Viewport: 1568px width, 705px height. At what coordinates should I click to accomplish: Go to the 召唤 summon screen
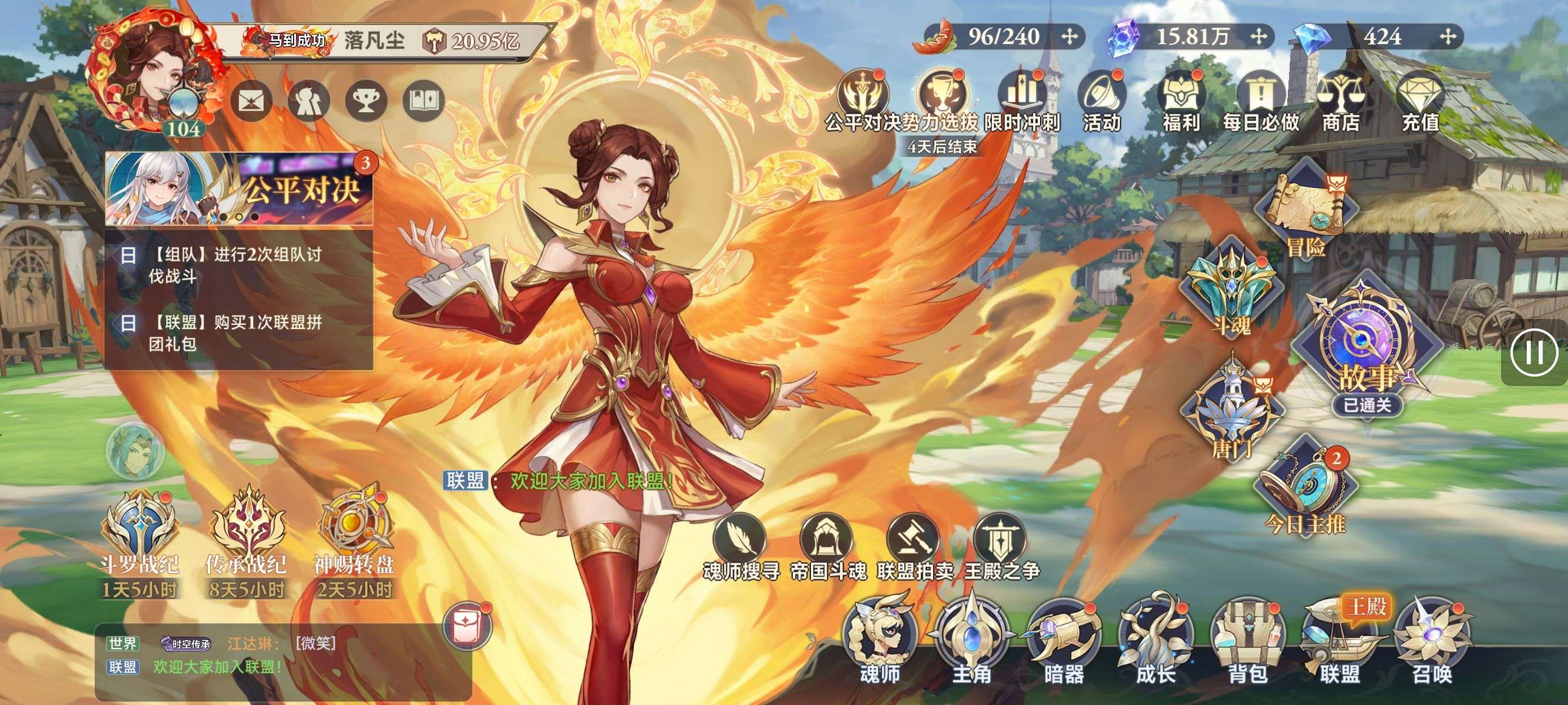pyautogui.click(x=1432, y=639)
